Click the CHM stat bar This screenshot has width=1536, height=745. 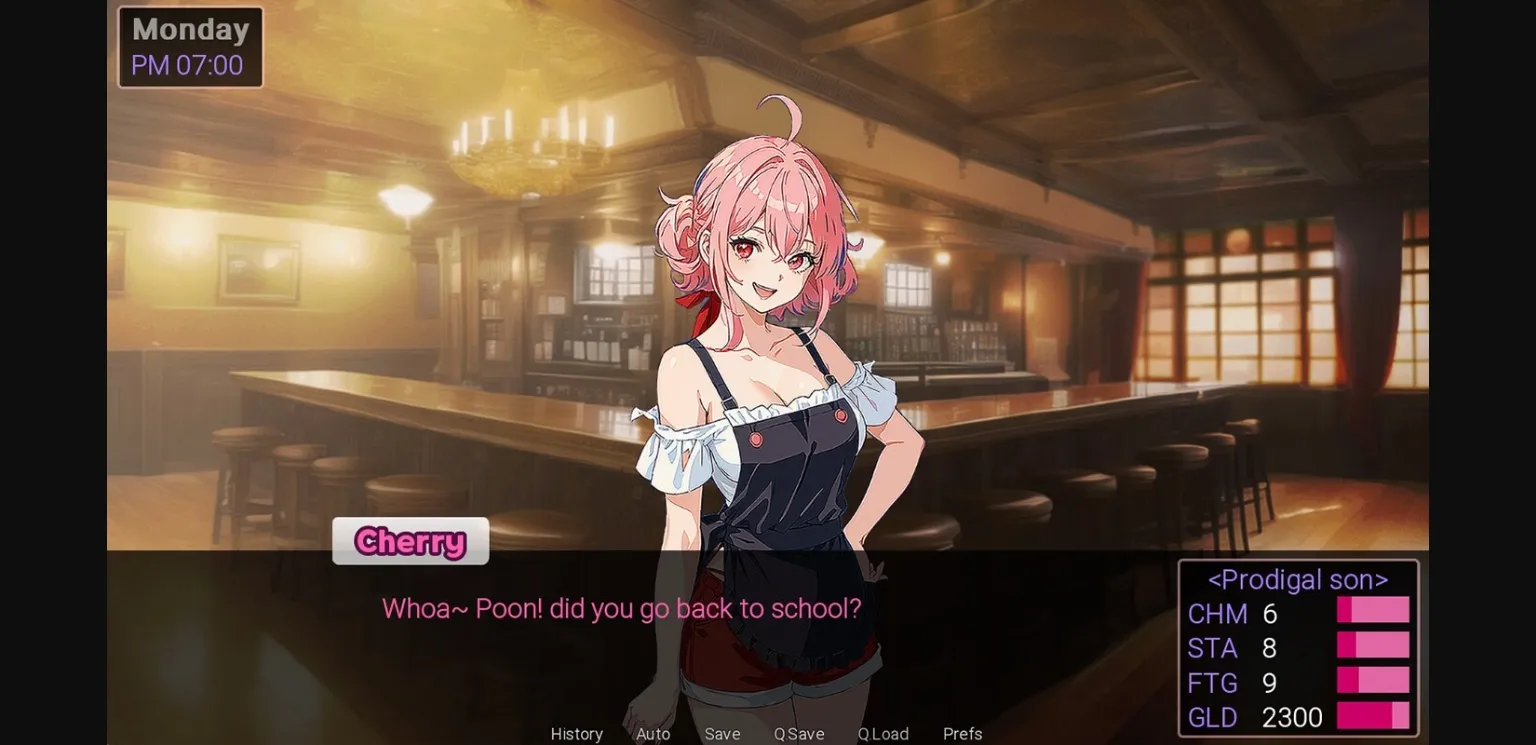tap(1372, 610)
